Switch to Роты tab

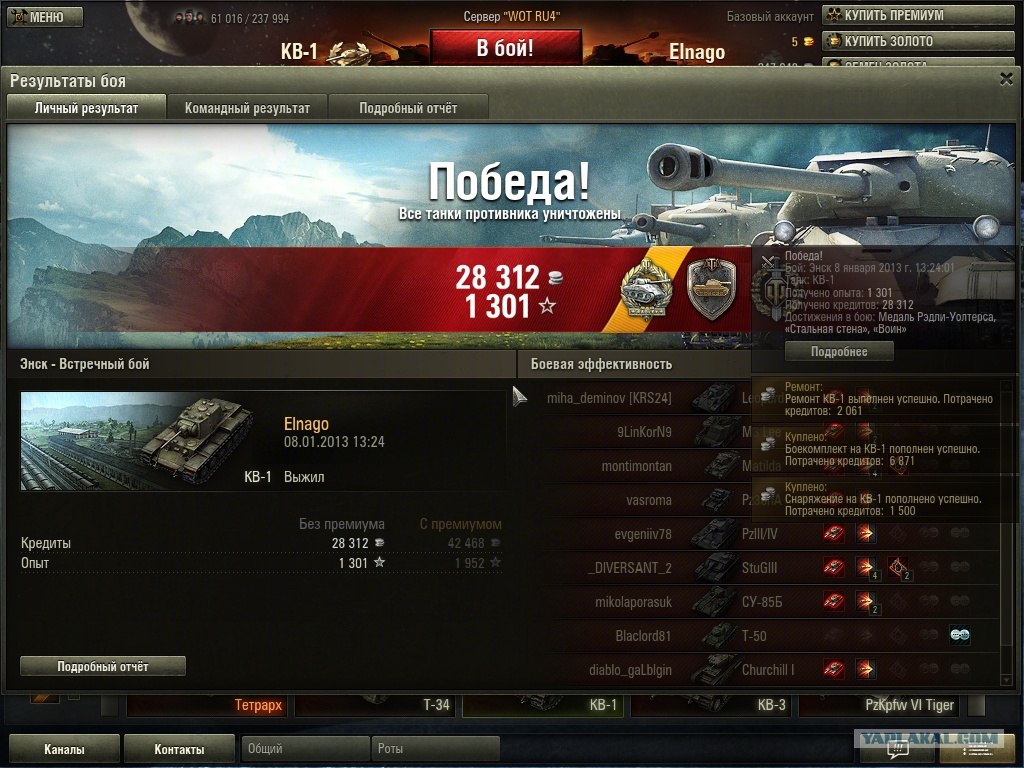[435, 749]
